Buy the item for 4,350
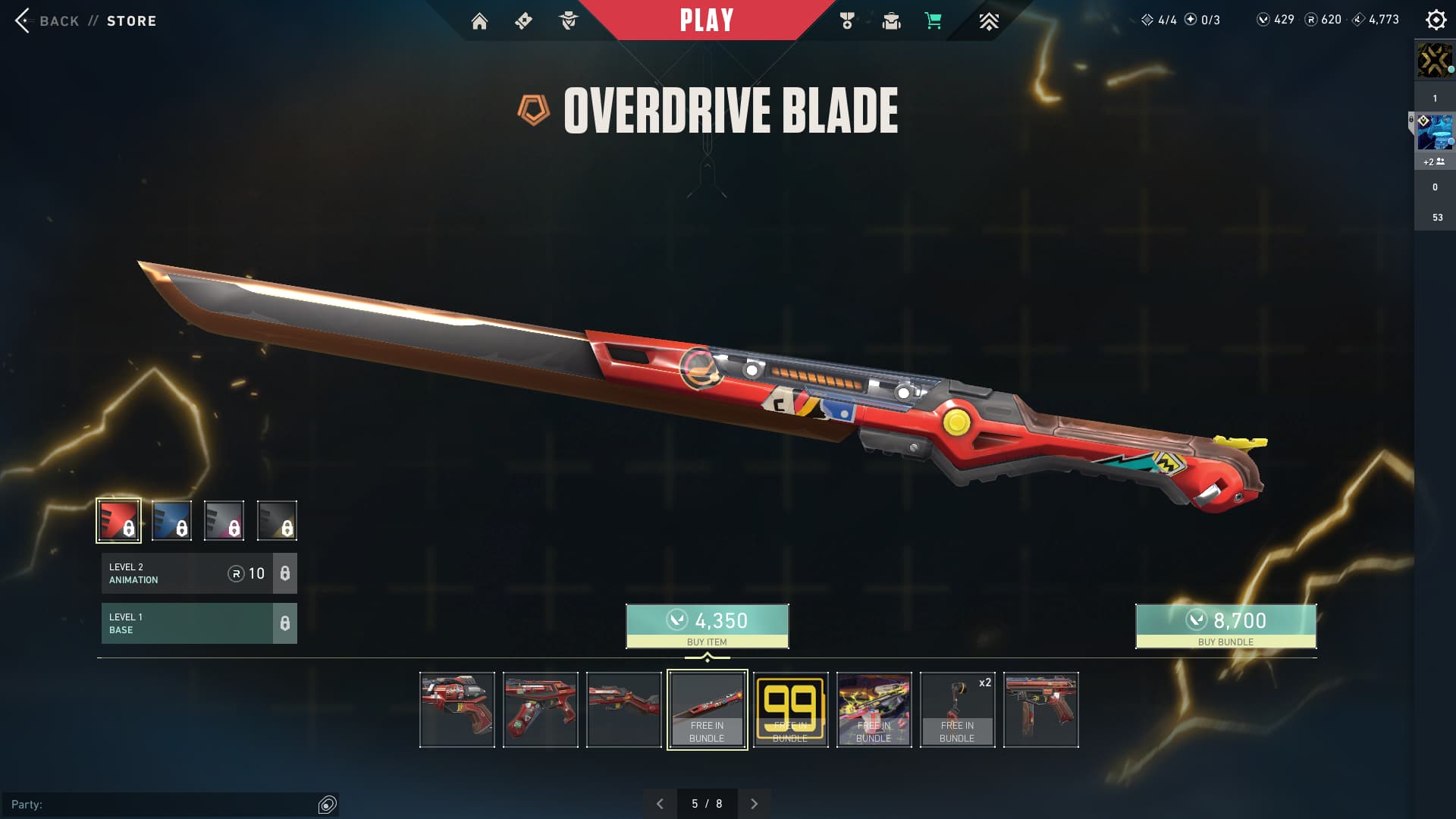The height and width of the screenshot is (819, 1456). [x=707, y=626]
